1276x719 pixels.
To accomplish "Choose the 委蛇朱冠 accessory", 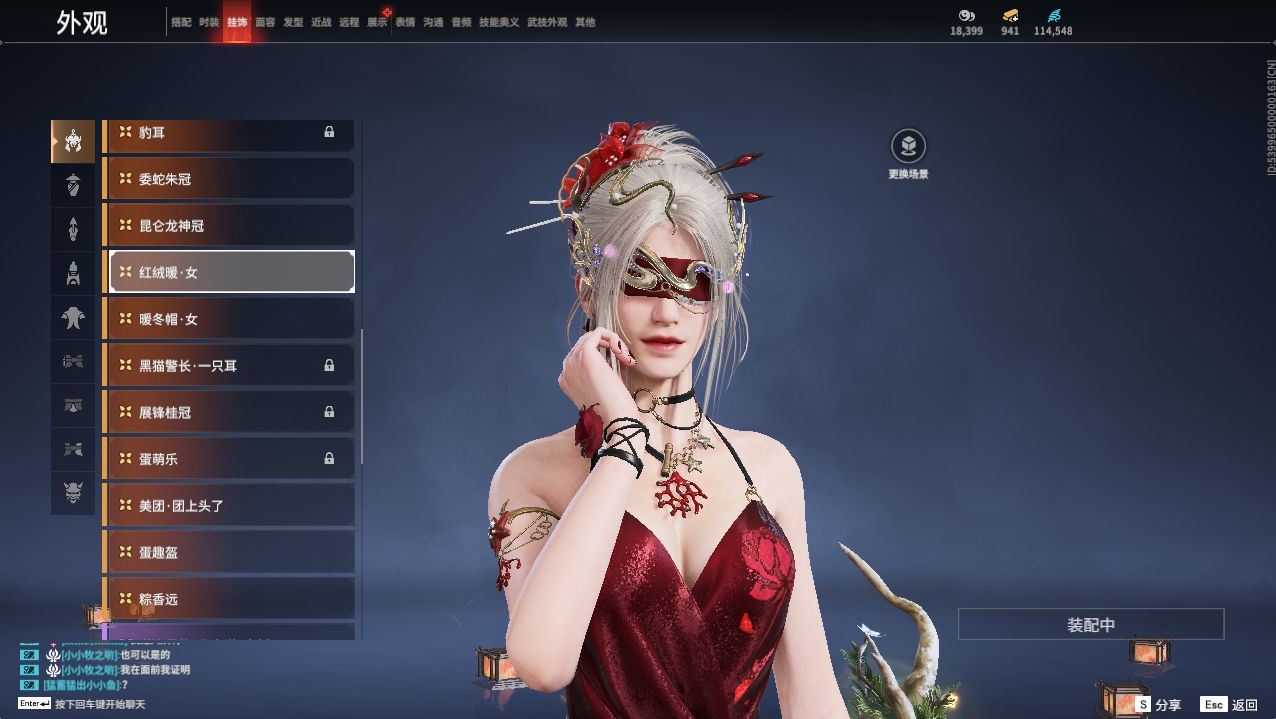I will (230, 179).
